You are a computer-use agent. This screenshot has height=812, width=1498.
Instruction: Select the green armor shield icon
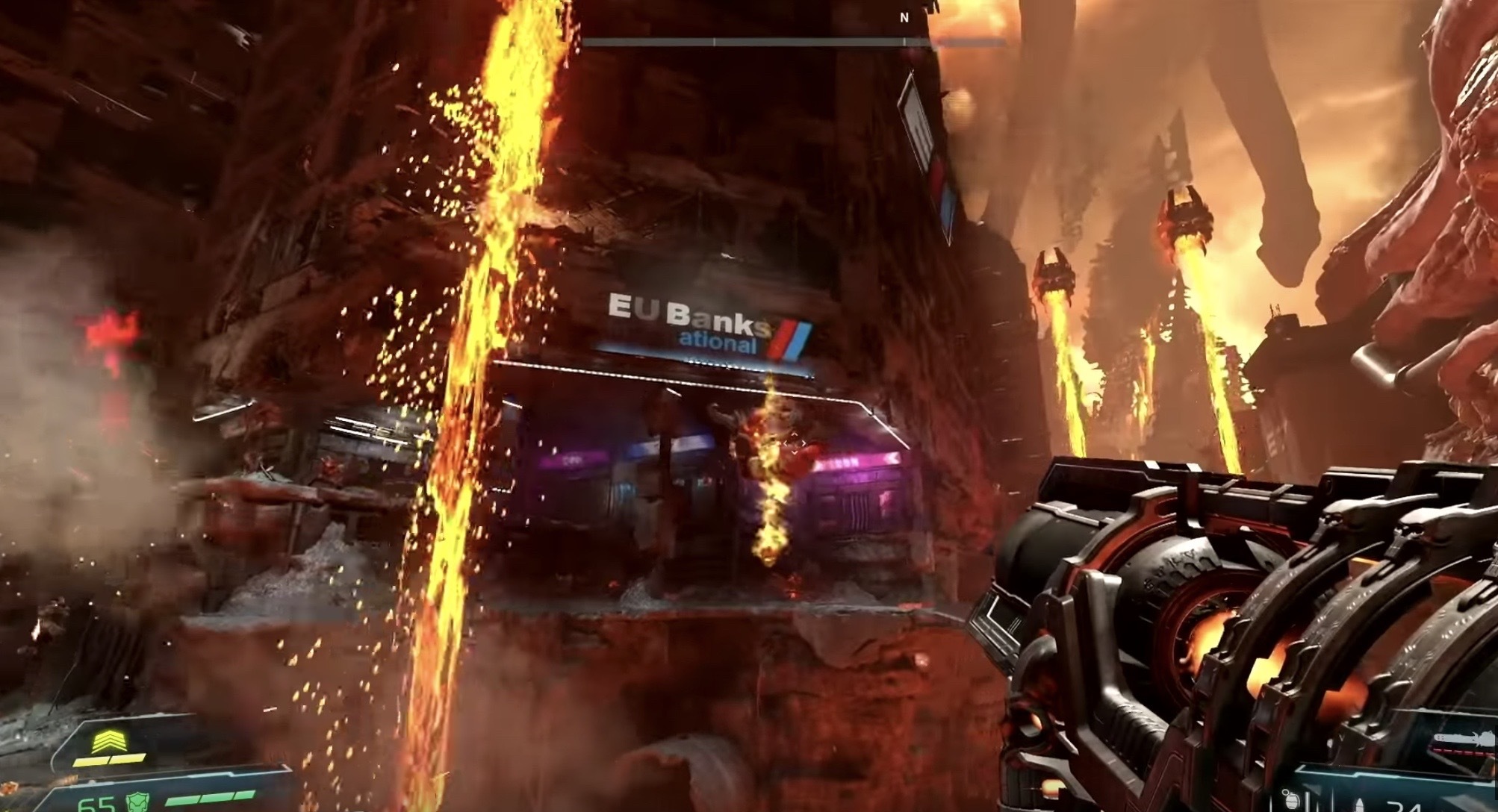click(137, 801)
